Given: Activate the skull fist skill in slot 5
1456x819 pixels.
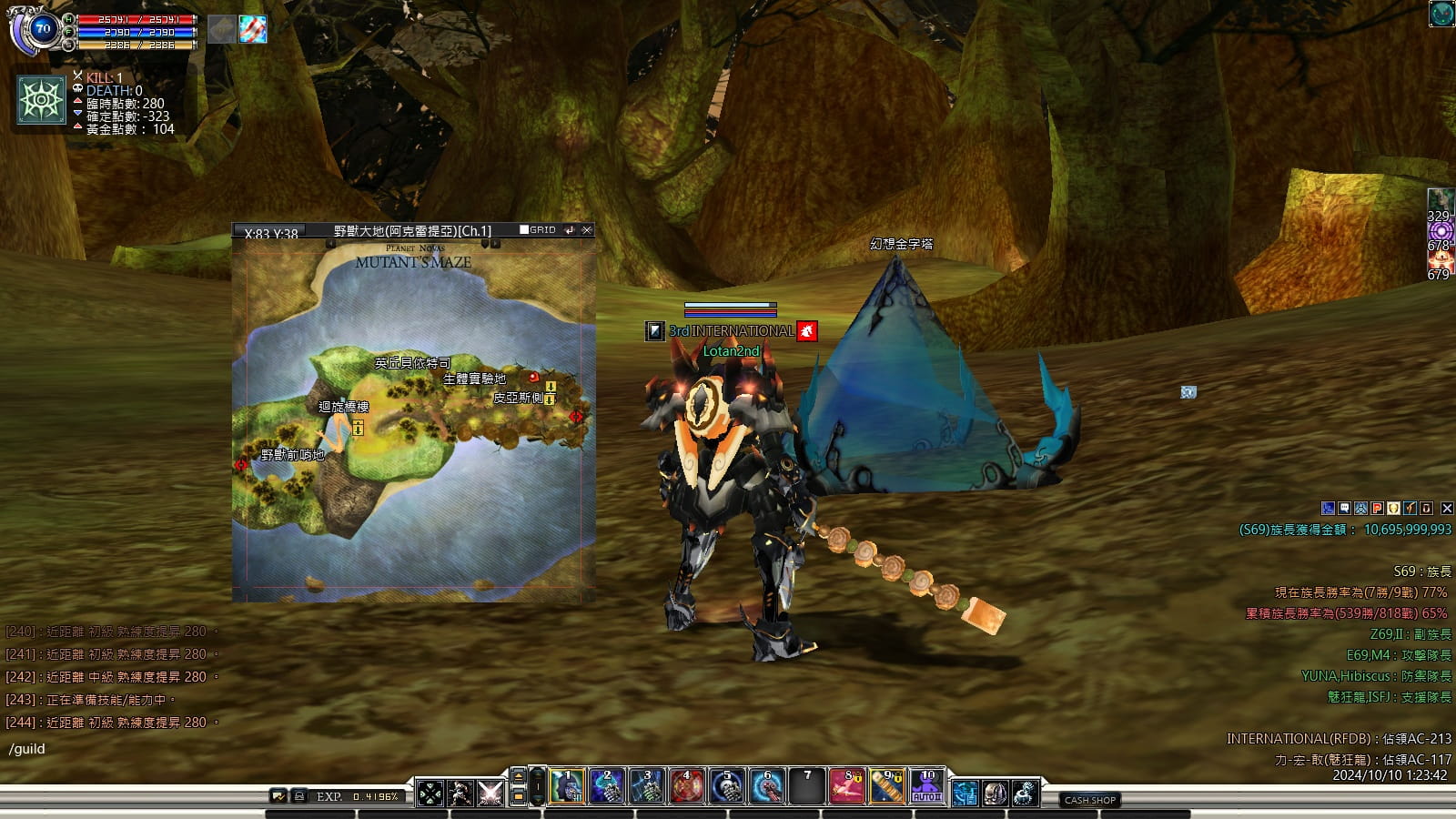Looking at the screenshot, I should [727, 787].
